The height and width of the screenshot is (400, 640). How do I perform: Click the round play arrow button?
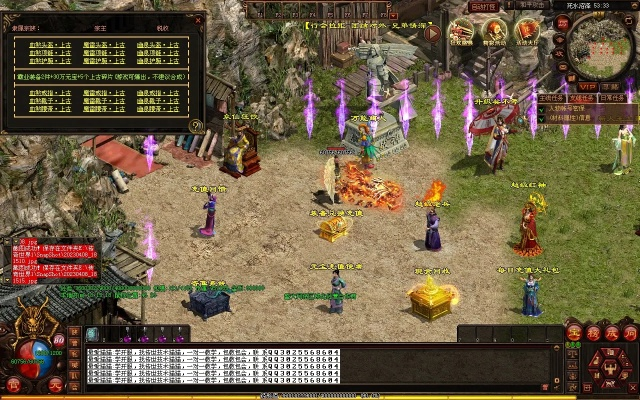[x=433, y=33]
